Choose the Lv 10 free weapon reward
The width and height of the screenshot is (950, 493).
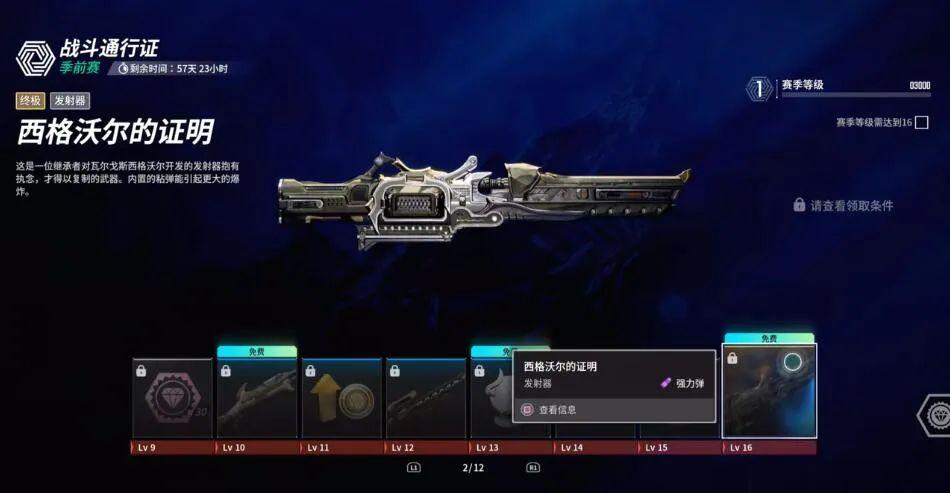tap(257, 398)
